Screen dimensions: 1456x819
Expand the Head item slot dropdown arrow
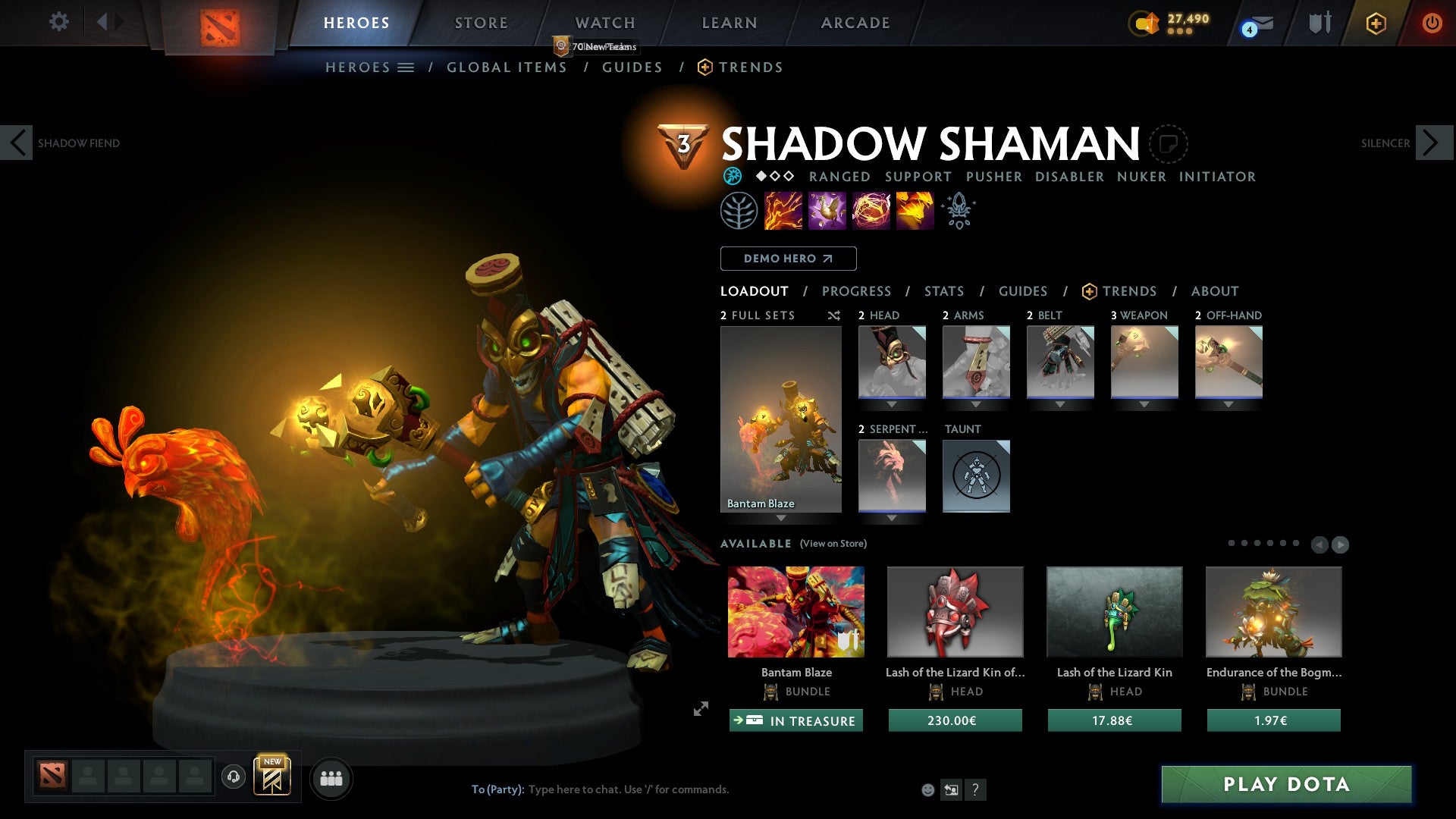point(891,404)
